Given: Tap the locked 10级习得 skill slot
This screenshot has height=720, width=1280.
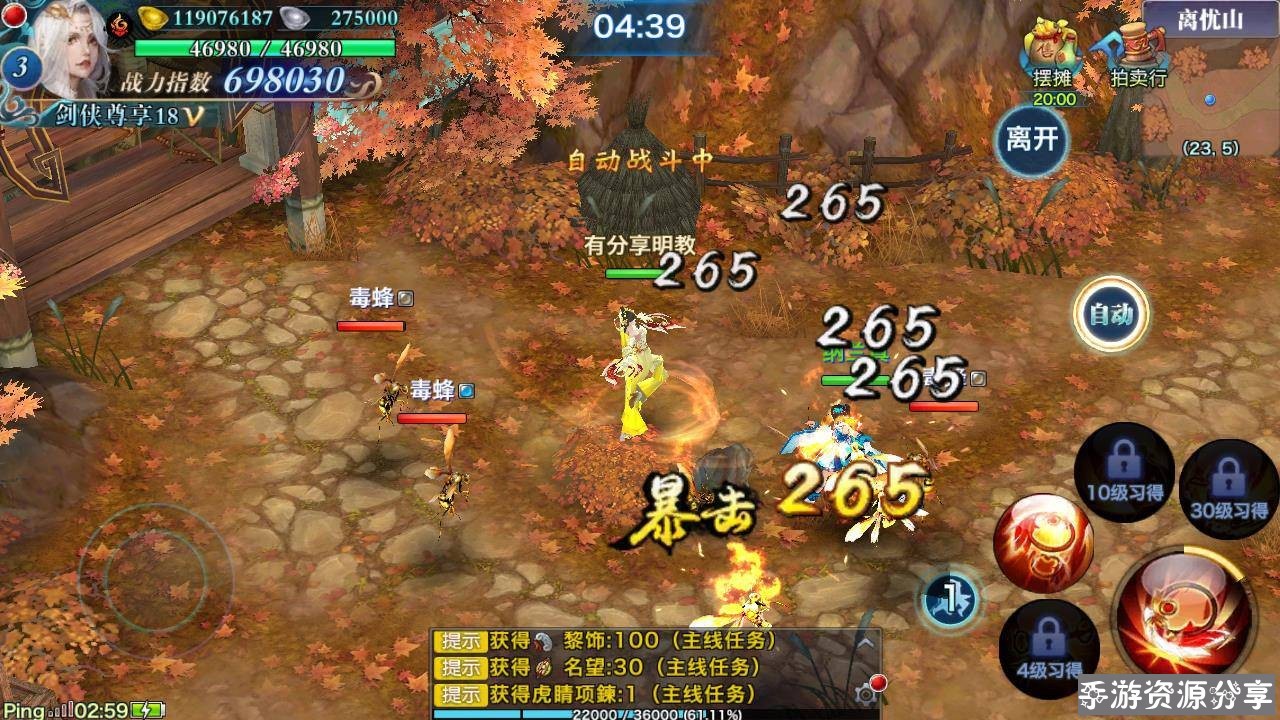Looking at the screenshot, I should coord(1124,472).
